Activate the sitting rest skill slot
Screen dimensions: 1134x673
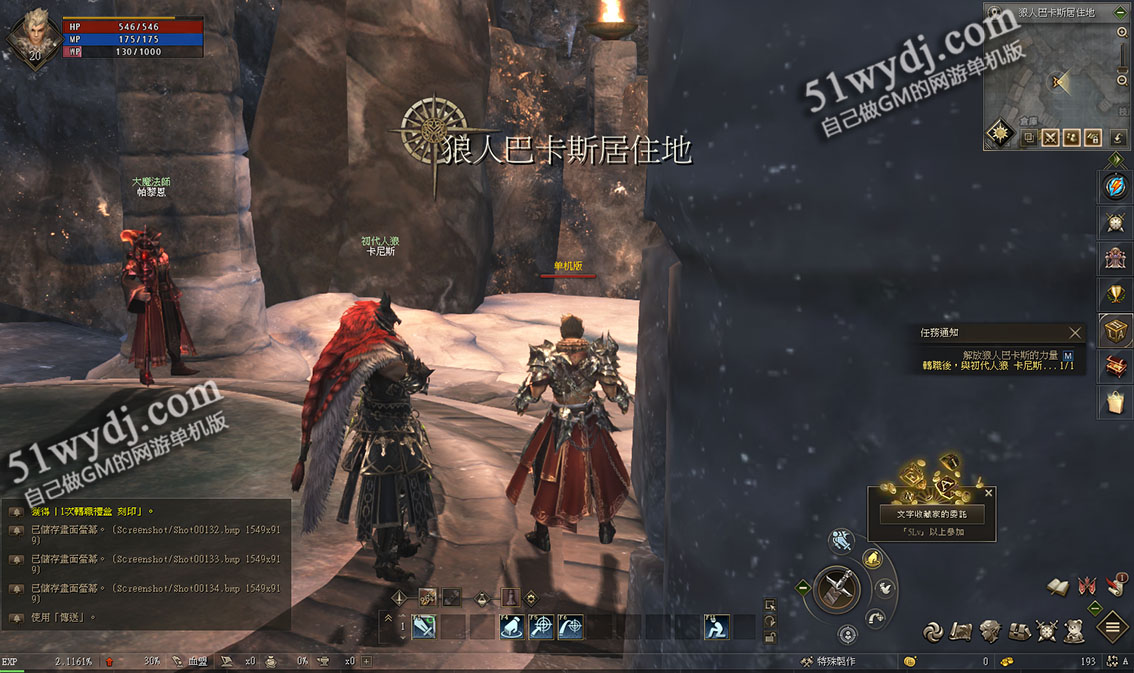pos(716,627)
